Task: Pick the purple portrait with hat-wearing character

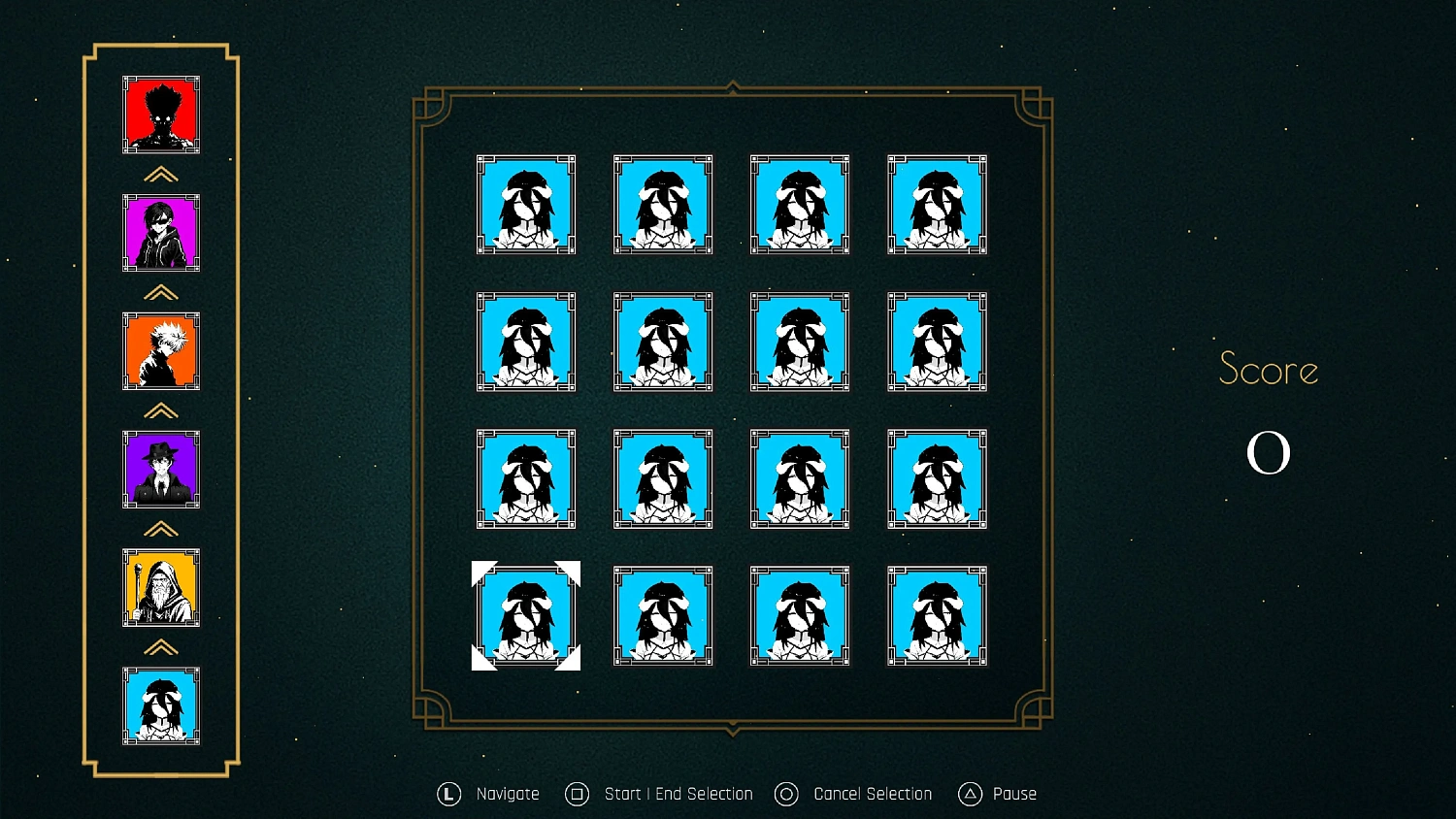Action: [161, 470]
